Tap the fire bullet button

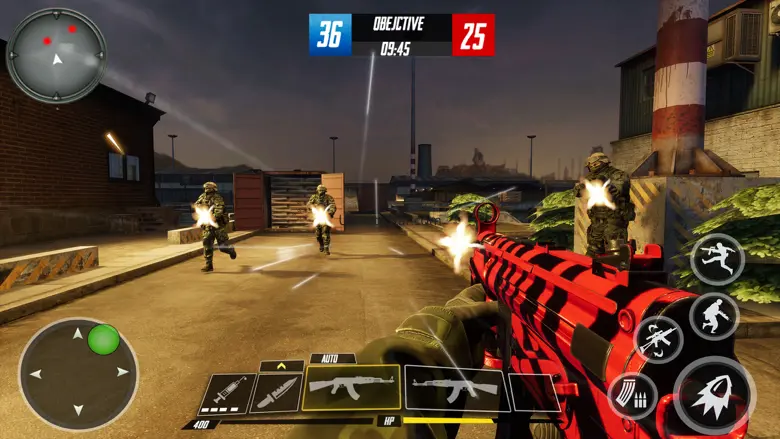[714, 394]
